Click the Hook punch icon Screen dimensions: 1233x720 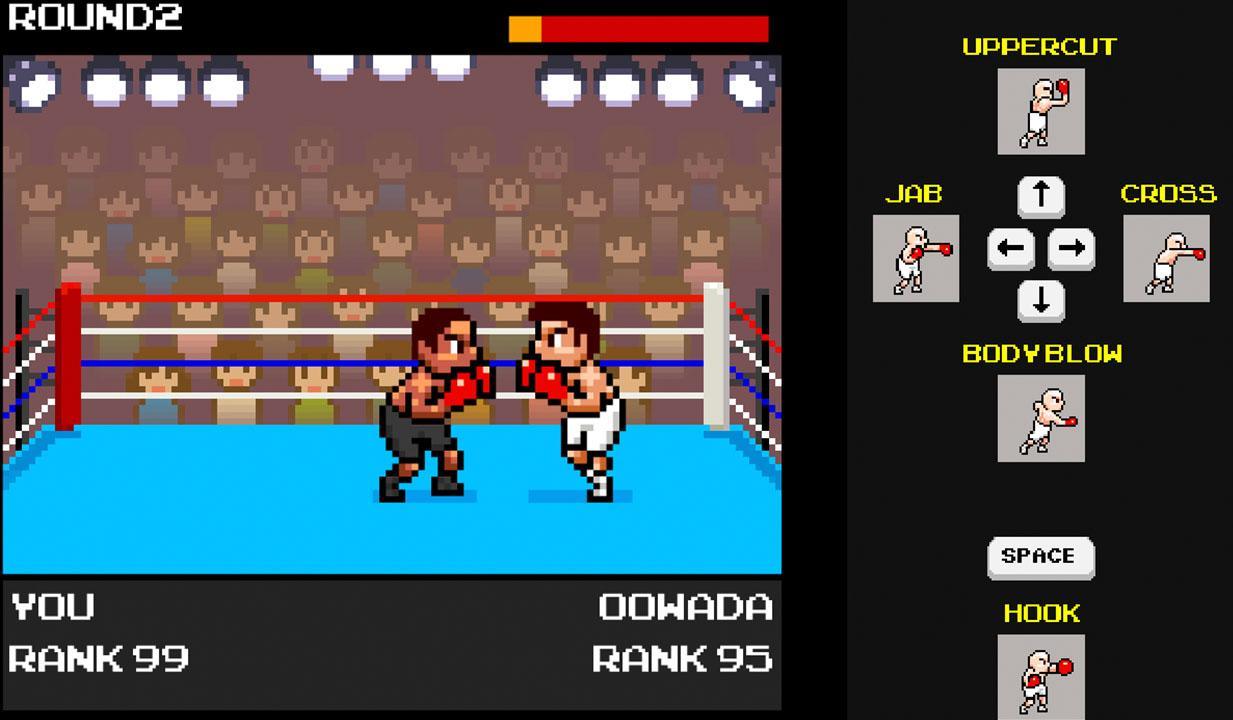coord(1040,677)
